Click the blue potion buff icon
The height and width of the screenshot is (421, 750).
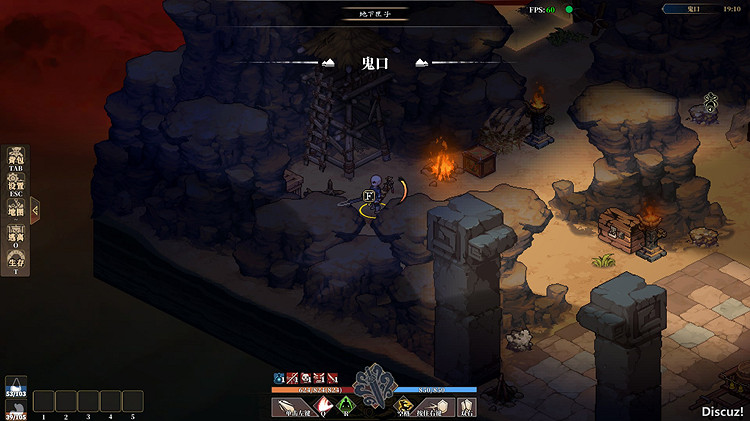280,378
